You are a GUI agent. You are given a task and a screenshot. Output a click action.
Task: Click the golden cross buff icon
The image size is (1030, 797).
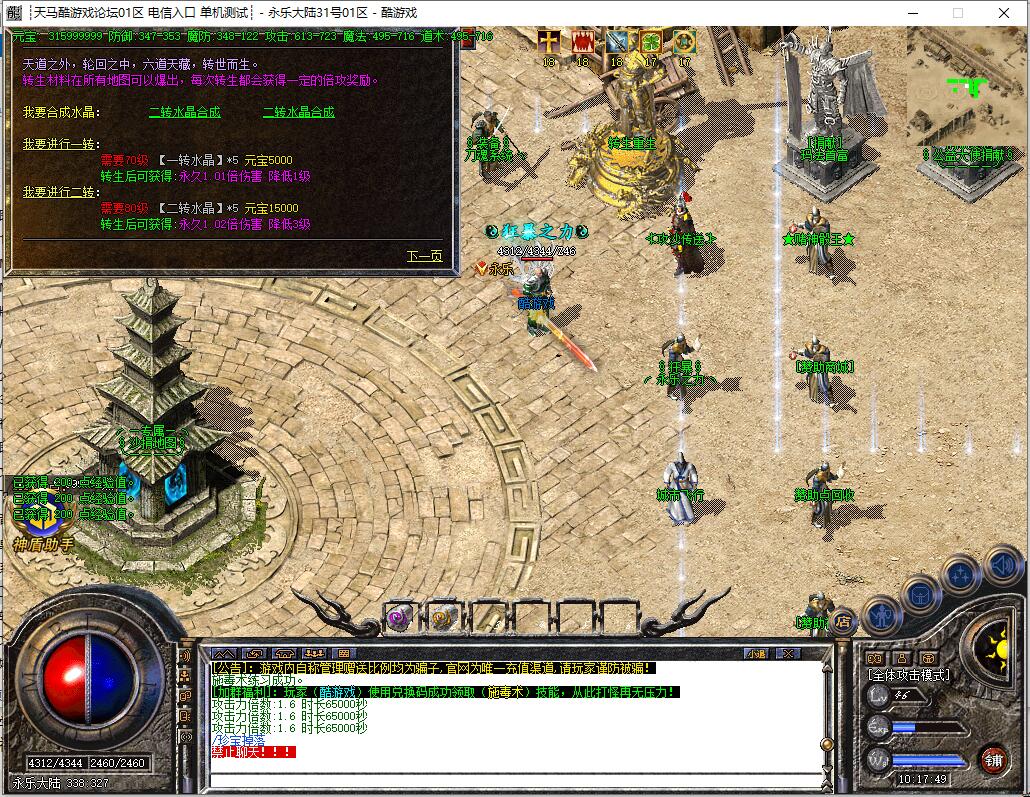pos(549,42)
